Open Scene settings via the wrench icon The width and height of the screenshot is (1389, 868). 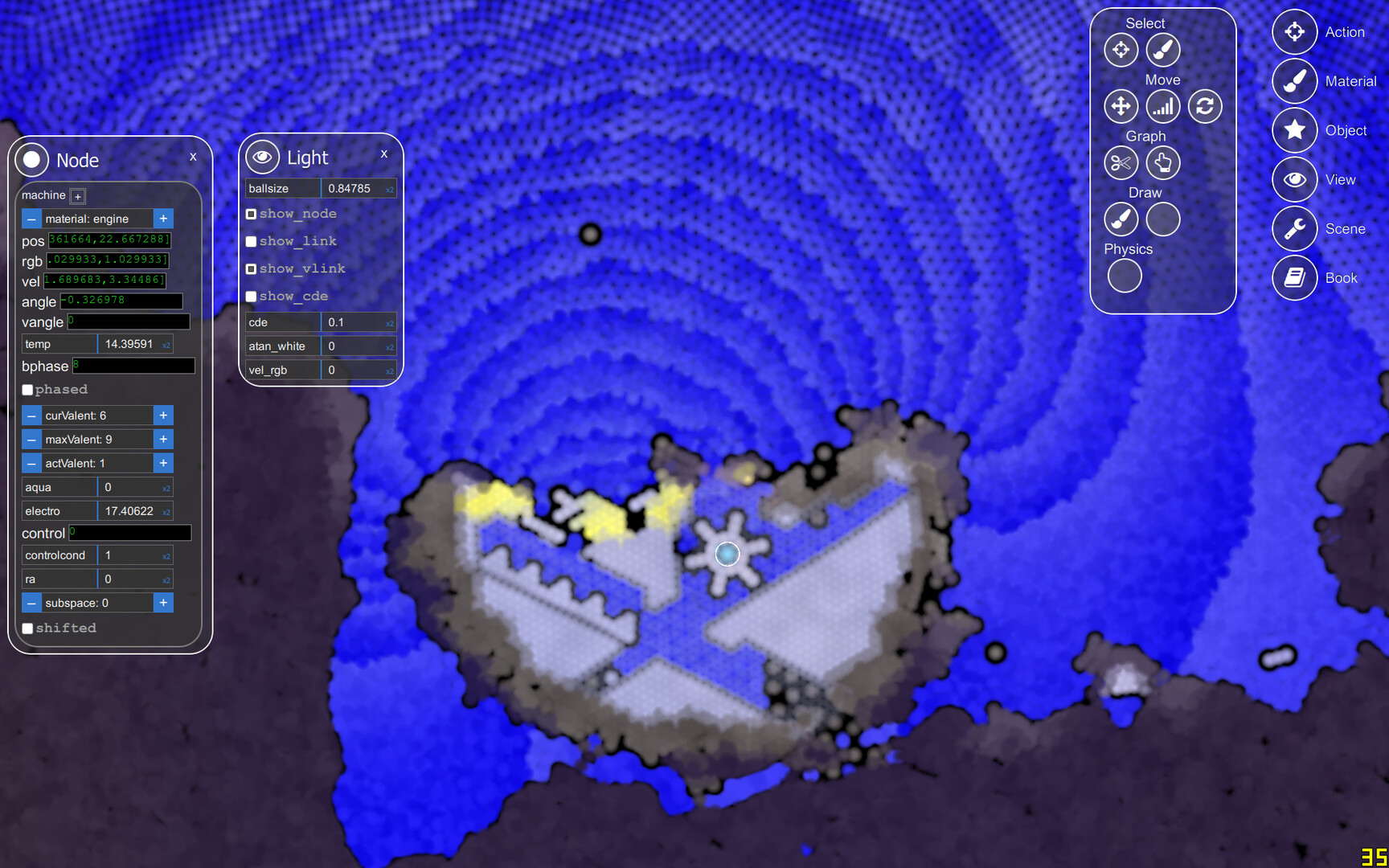tap(1294, 228)
